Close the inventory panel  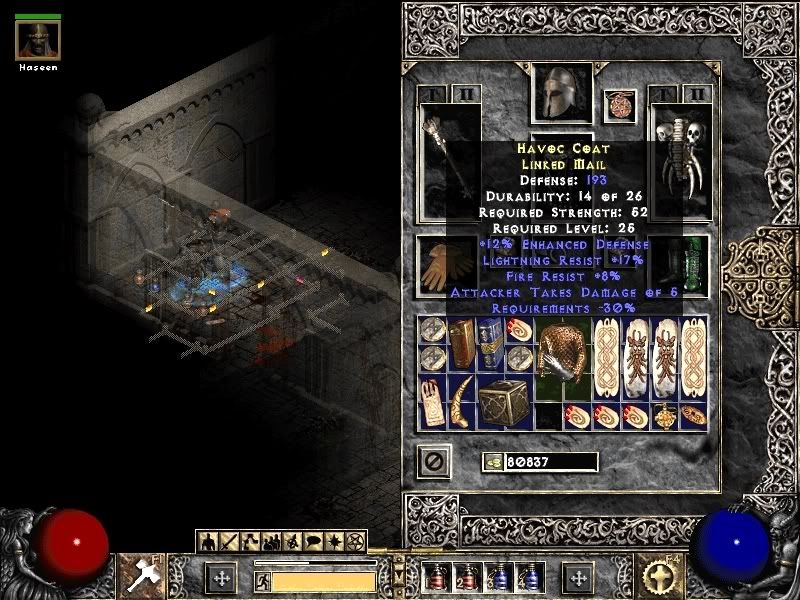(434, 461)
